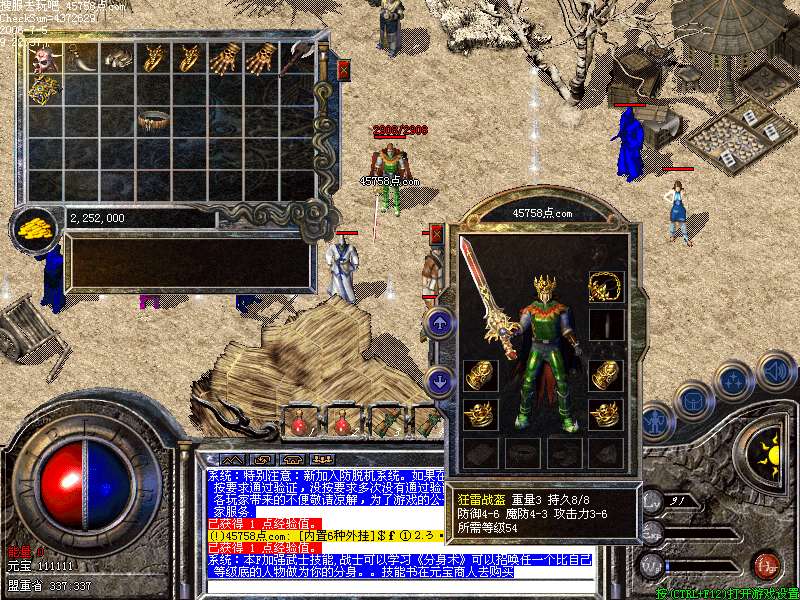
Task: Close the character equipment panel
Action: (437, 235)
